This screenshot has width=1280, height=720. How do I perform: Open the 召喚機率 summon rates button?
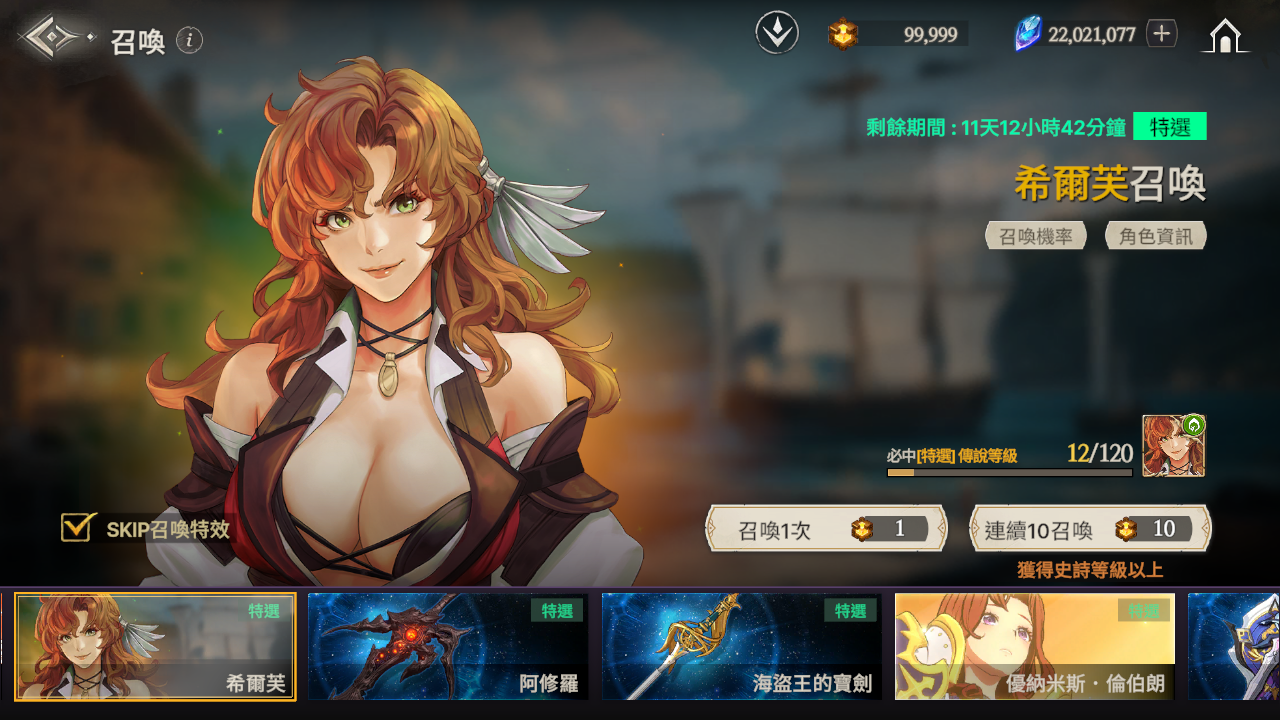click(1036, 236)
